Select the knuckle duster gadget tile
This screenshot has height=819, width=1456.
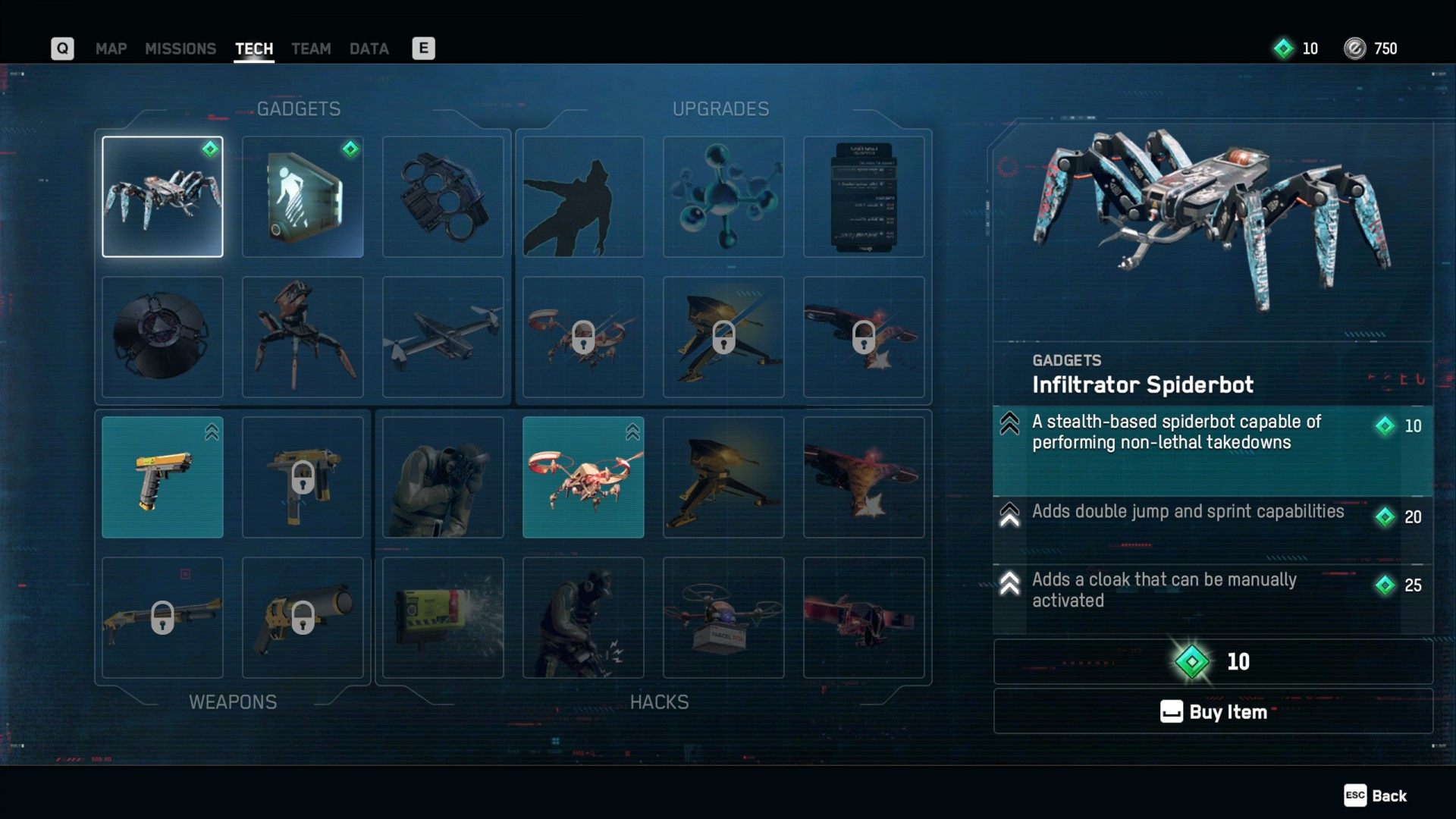pyautogui.click(x=443, y=197)
